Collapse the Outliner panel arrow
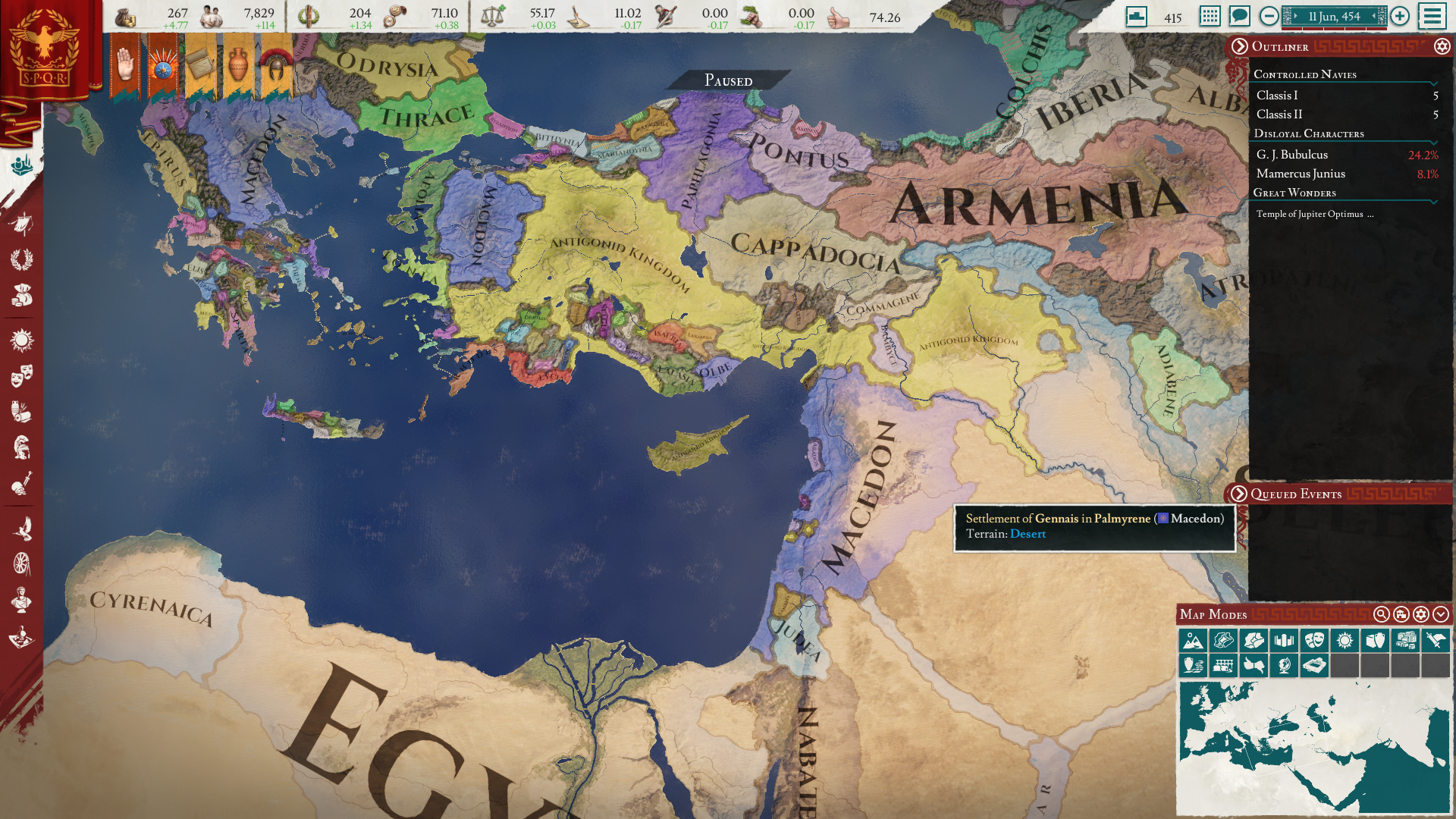This screenshot has width=1456, height=819. 1241,47
